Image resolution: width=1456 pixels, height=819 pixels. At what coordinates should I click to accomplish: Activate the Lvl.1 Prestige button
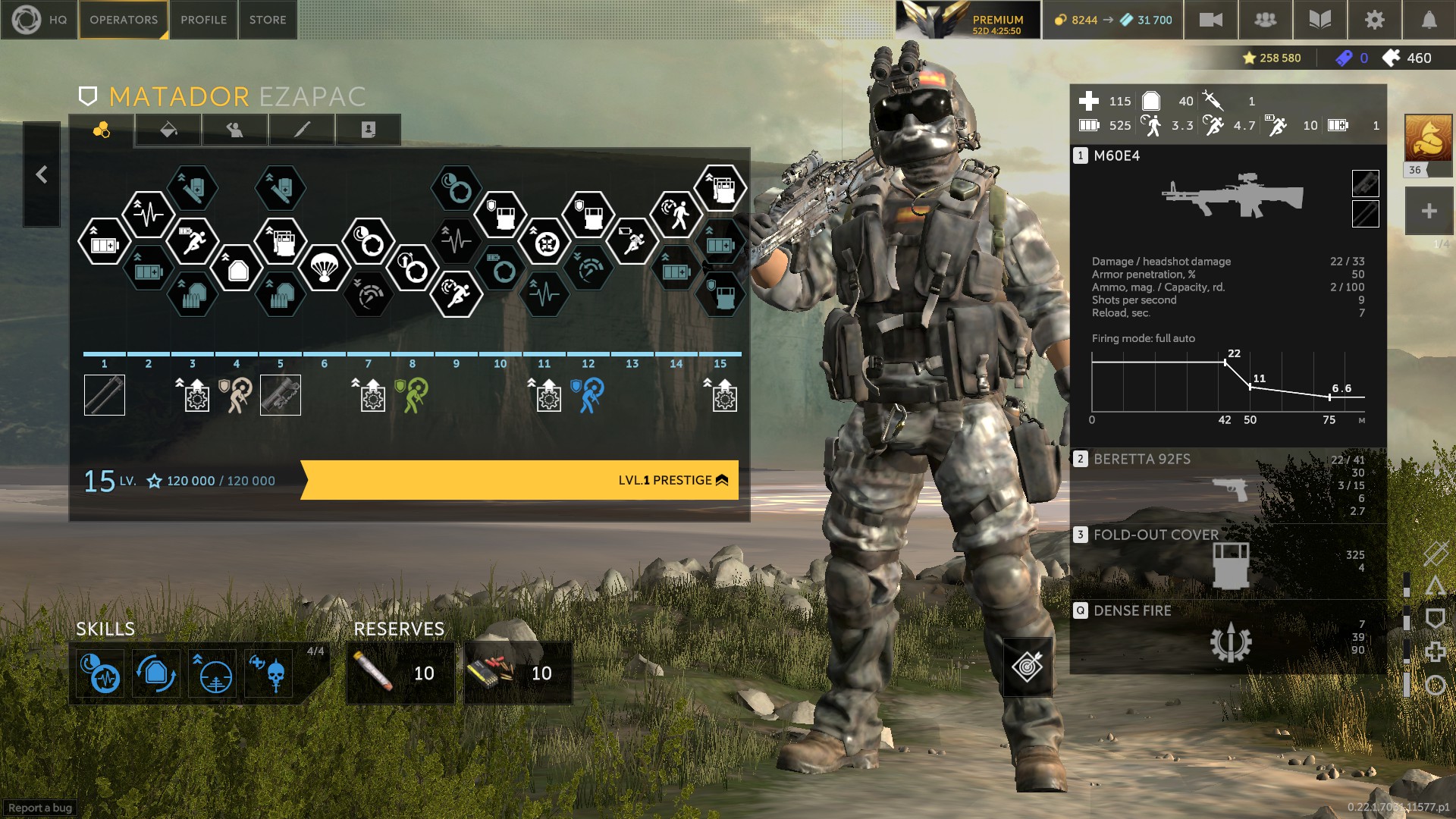520,480
